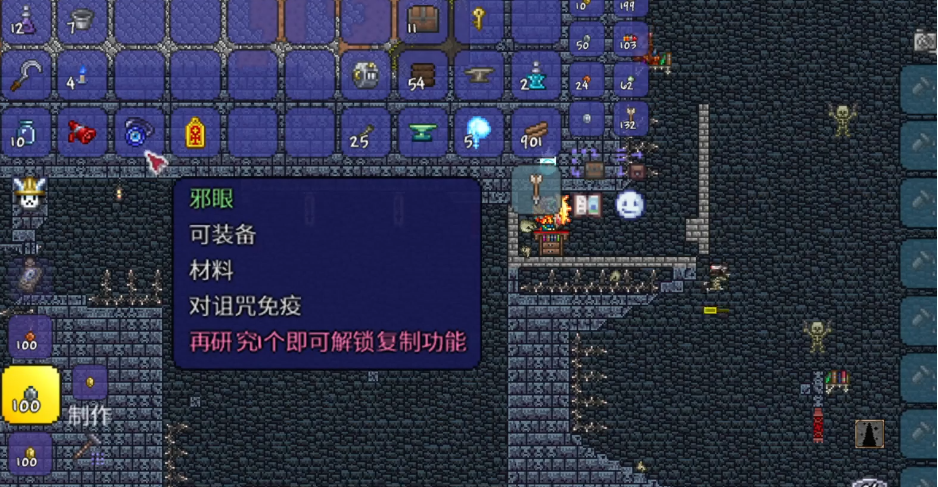Pick the empty bucket stack of 7
Screen dimensions: 938x487
(82, 19)
